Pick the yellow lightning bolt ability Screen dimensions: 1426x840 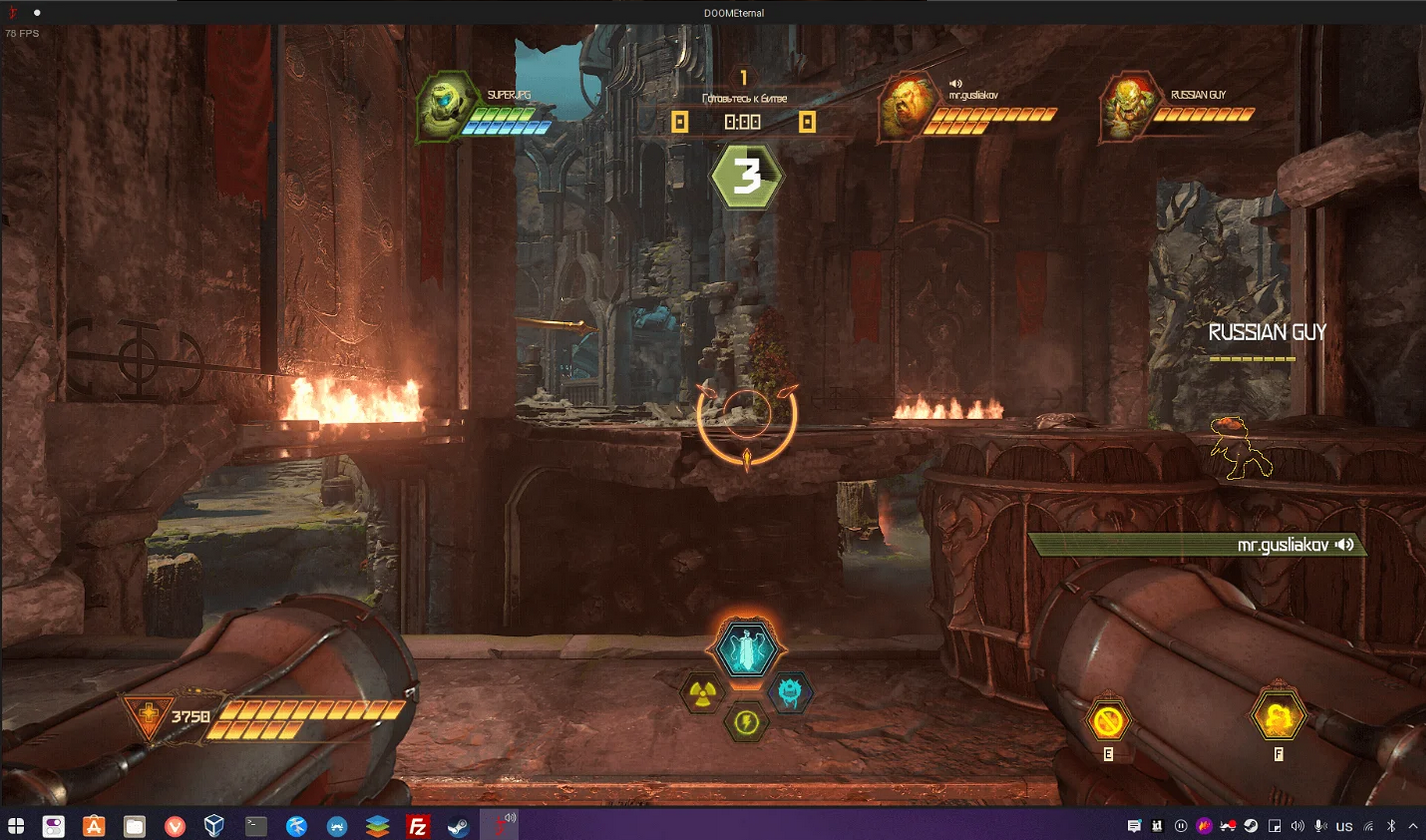746,720
